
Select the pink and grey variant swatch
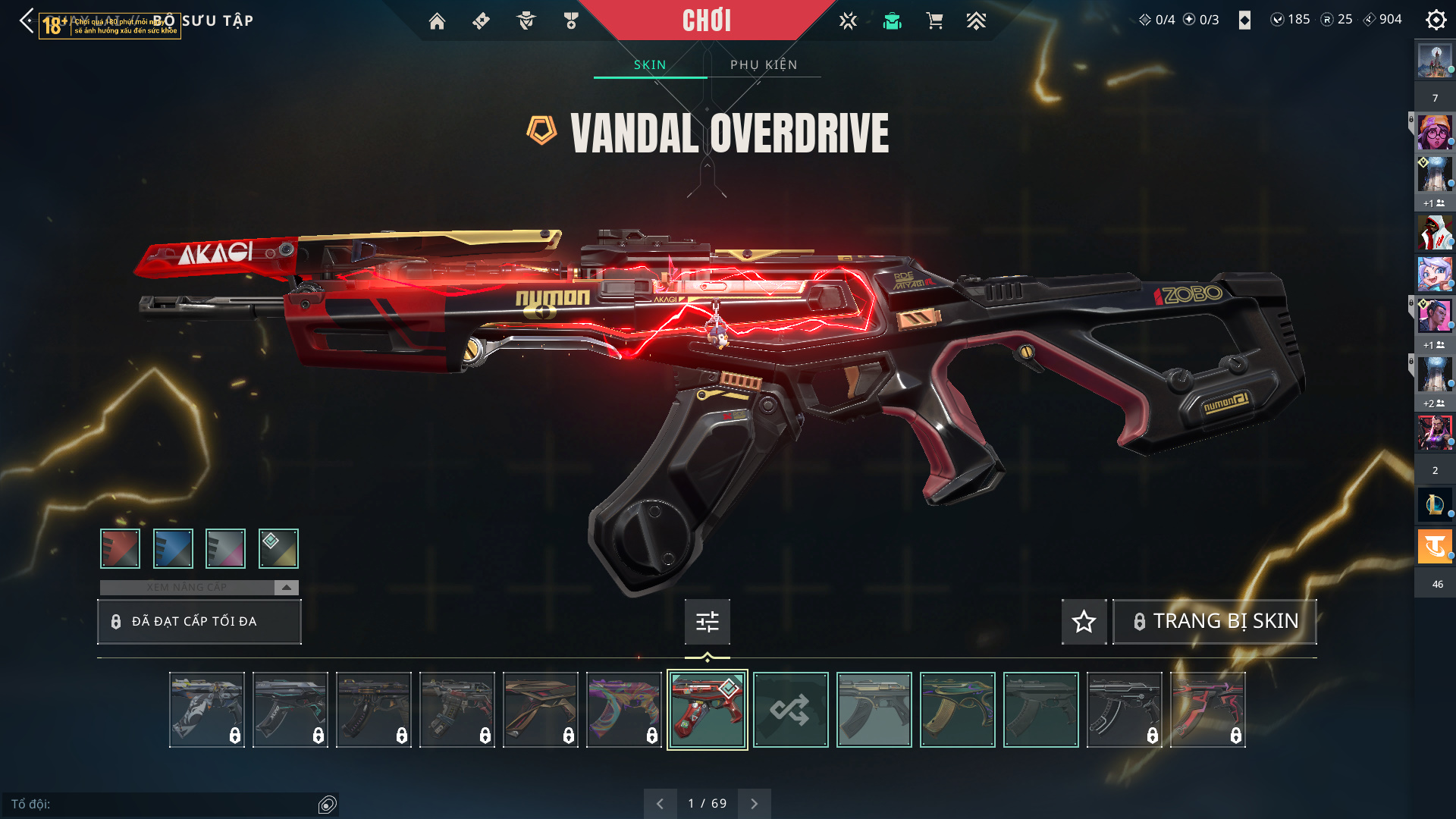tap(225, 548)
